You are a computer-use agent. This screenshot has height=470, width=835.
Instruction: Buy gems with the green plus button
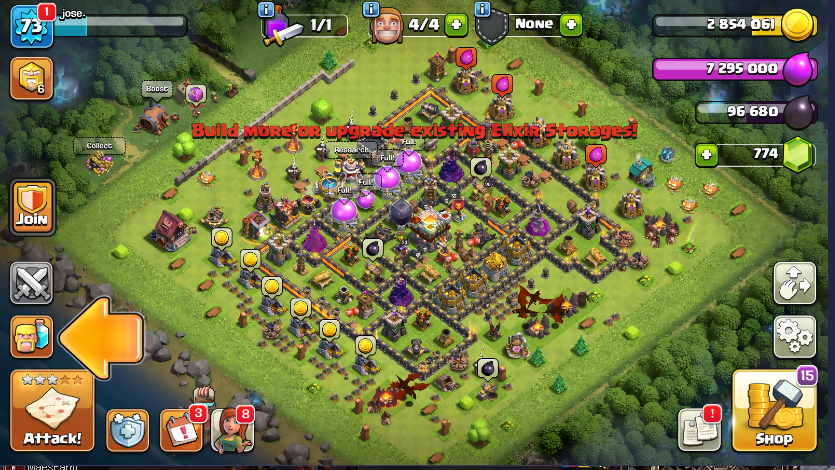tap(708, 155)
